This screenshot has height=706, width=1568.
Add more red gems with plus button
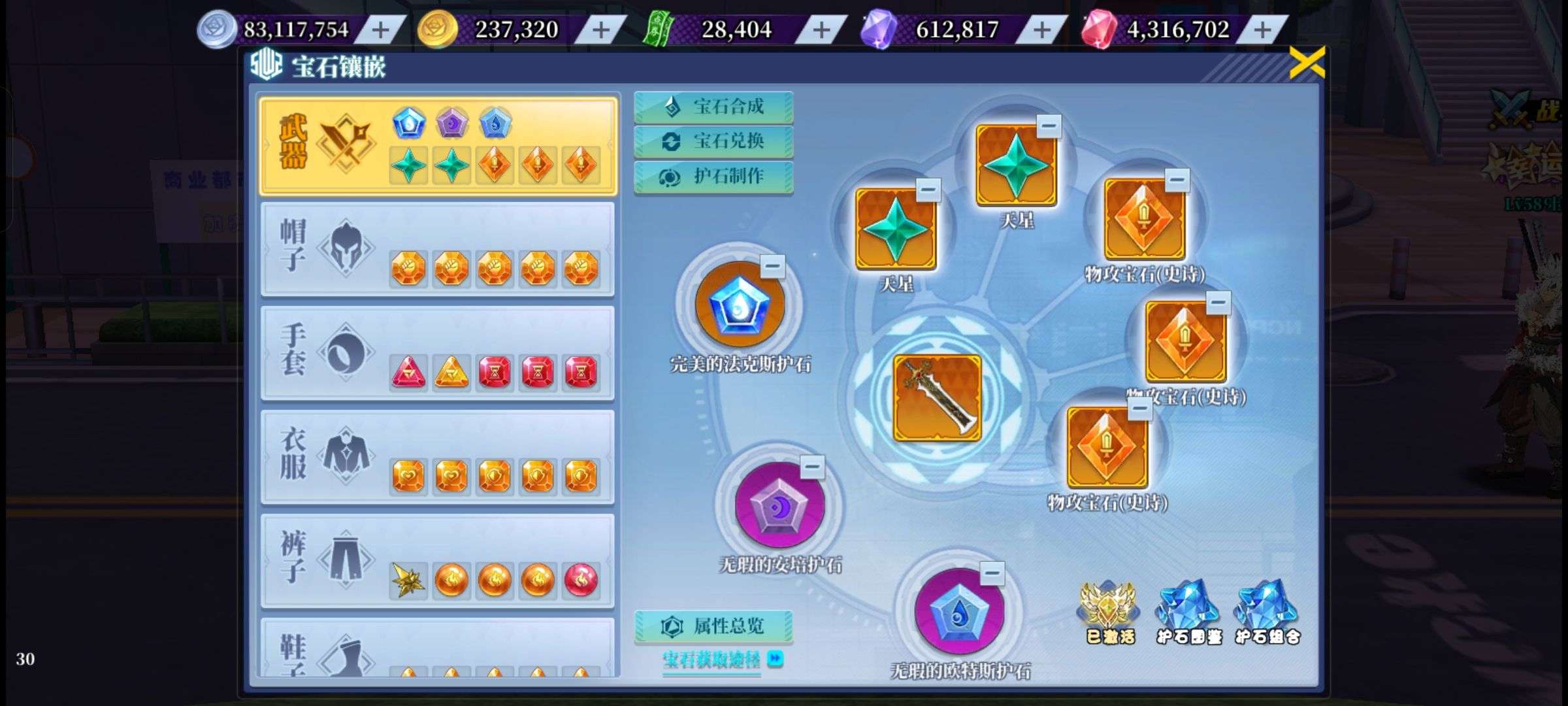[x=1262, y=29]
